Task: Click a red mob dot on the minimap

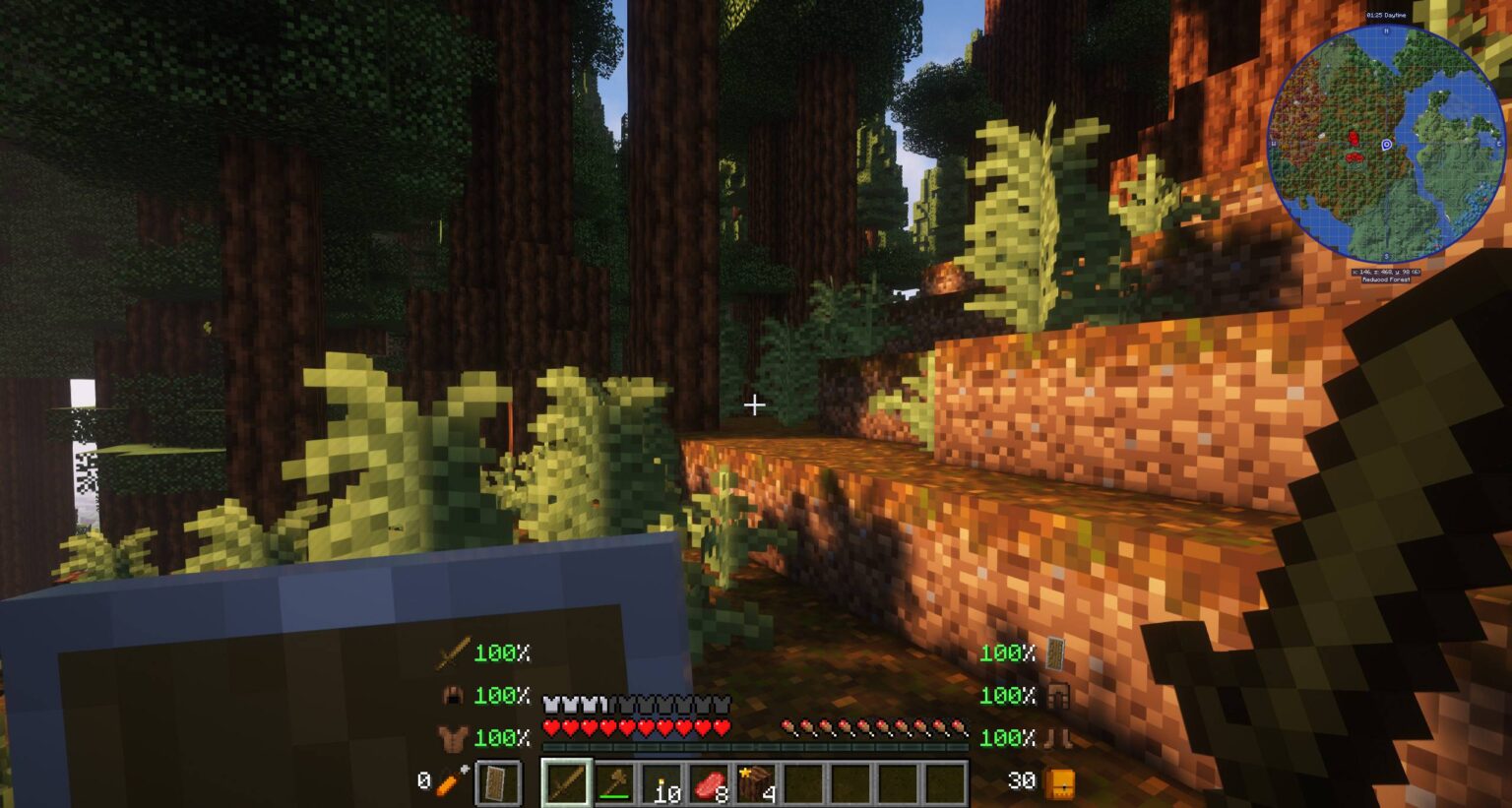Action: (x=1354, y=138)
